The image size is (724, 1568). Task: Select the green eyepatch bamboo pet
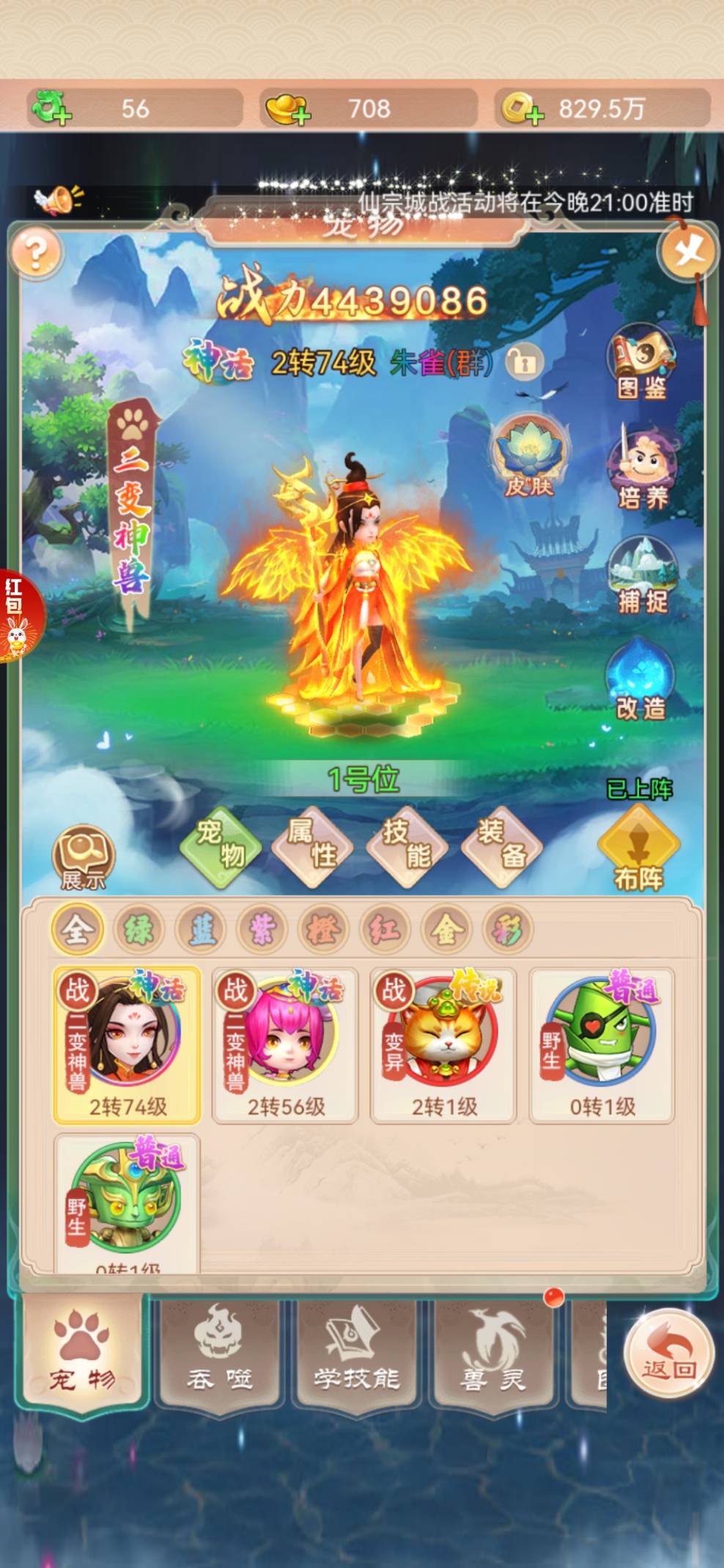click(602, 1044)
